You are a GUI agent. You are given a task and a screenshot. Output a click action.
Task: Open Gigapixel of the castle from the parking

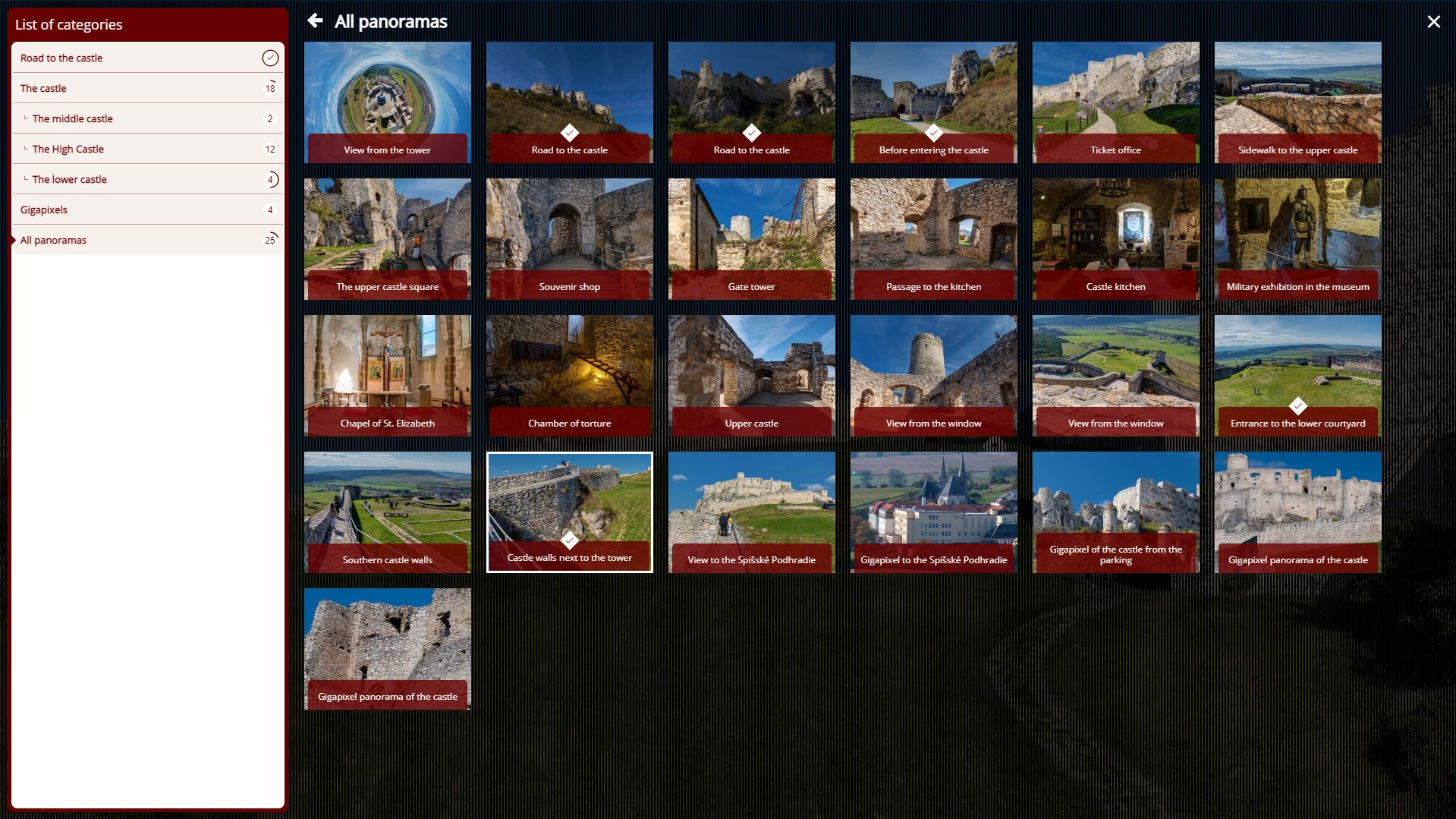[x=1115, y=512]
